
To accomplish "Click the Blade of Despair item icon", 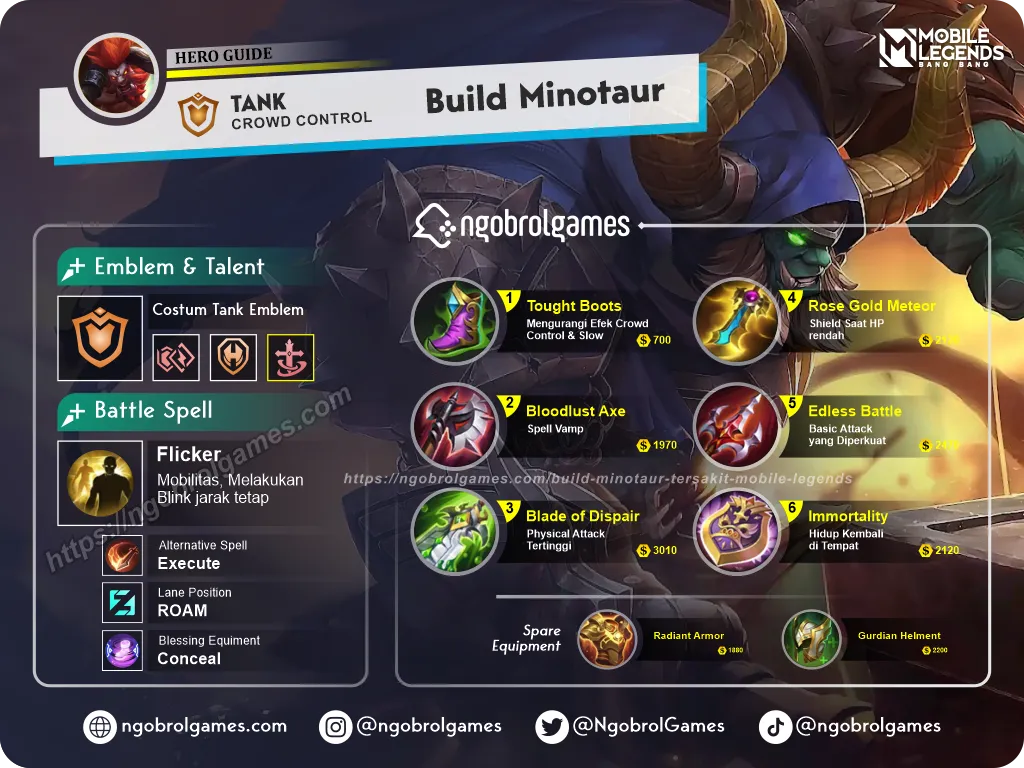I will [454, 531].
